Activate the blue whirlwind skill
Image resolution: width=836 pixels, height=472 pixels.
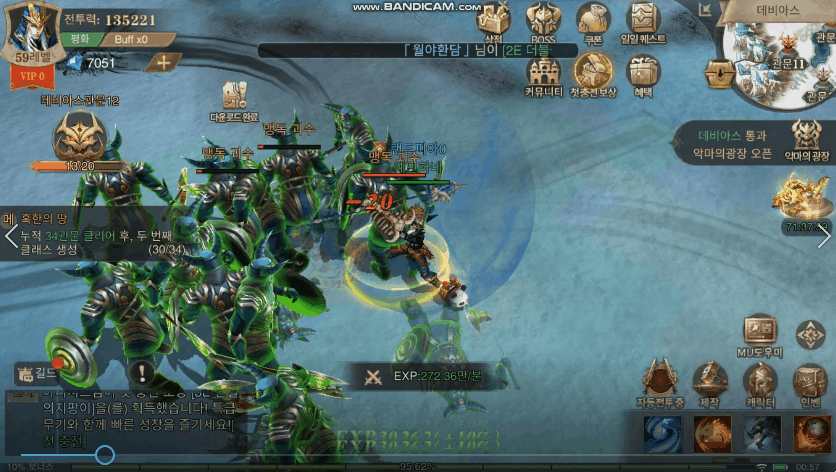coord(660,434)
